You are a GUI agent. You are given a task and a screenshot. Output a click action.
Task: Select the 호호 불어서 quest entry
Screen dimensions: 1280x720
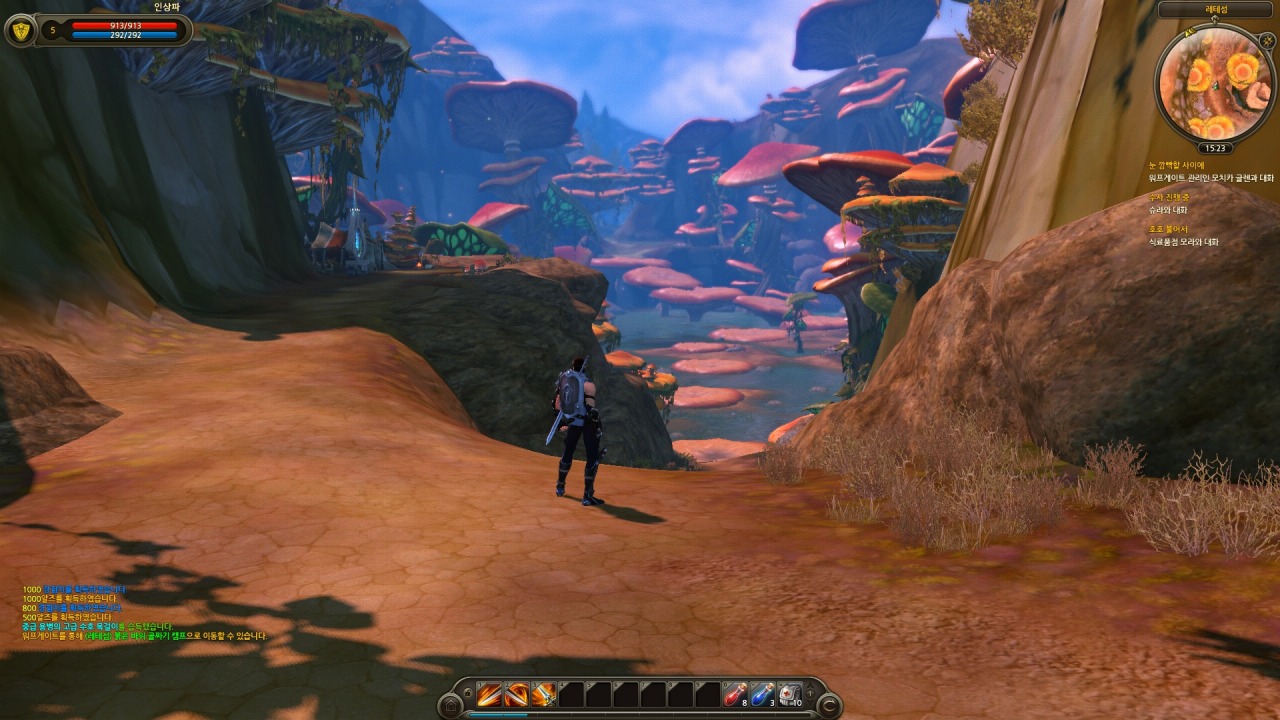pos(1168,229)
